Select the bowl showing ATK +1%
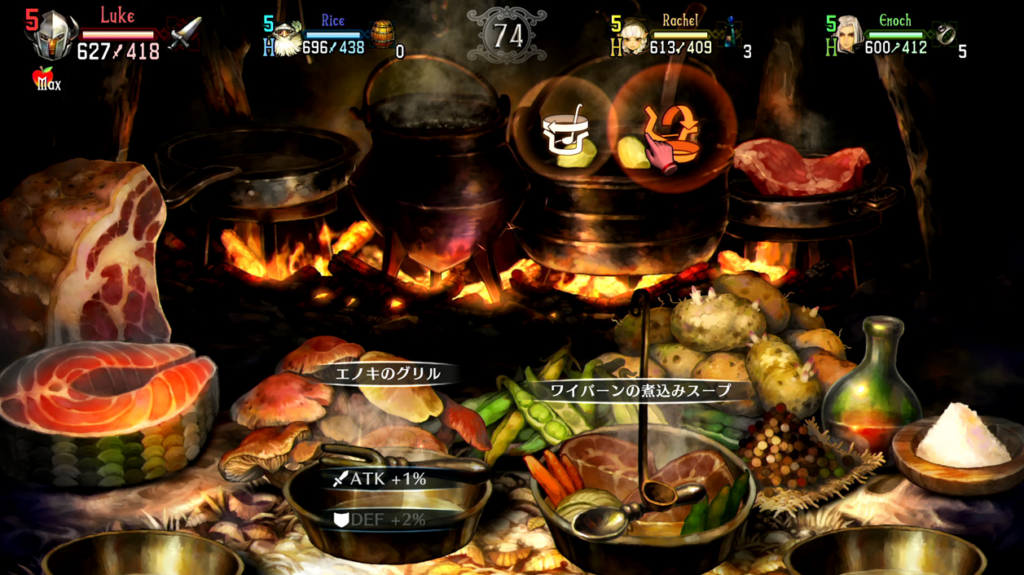The image size is (1024, 575). pos(388,500)
